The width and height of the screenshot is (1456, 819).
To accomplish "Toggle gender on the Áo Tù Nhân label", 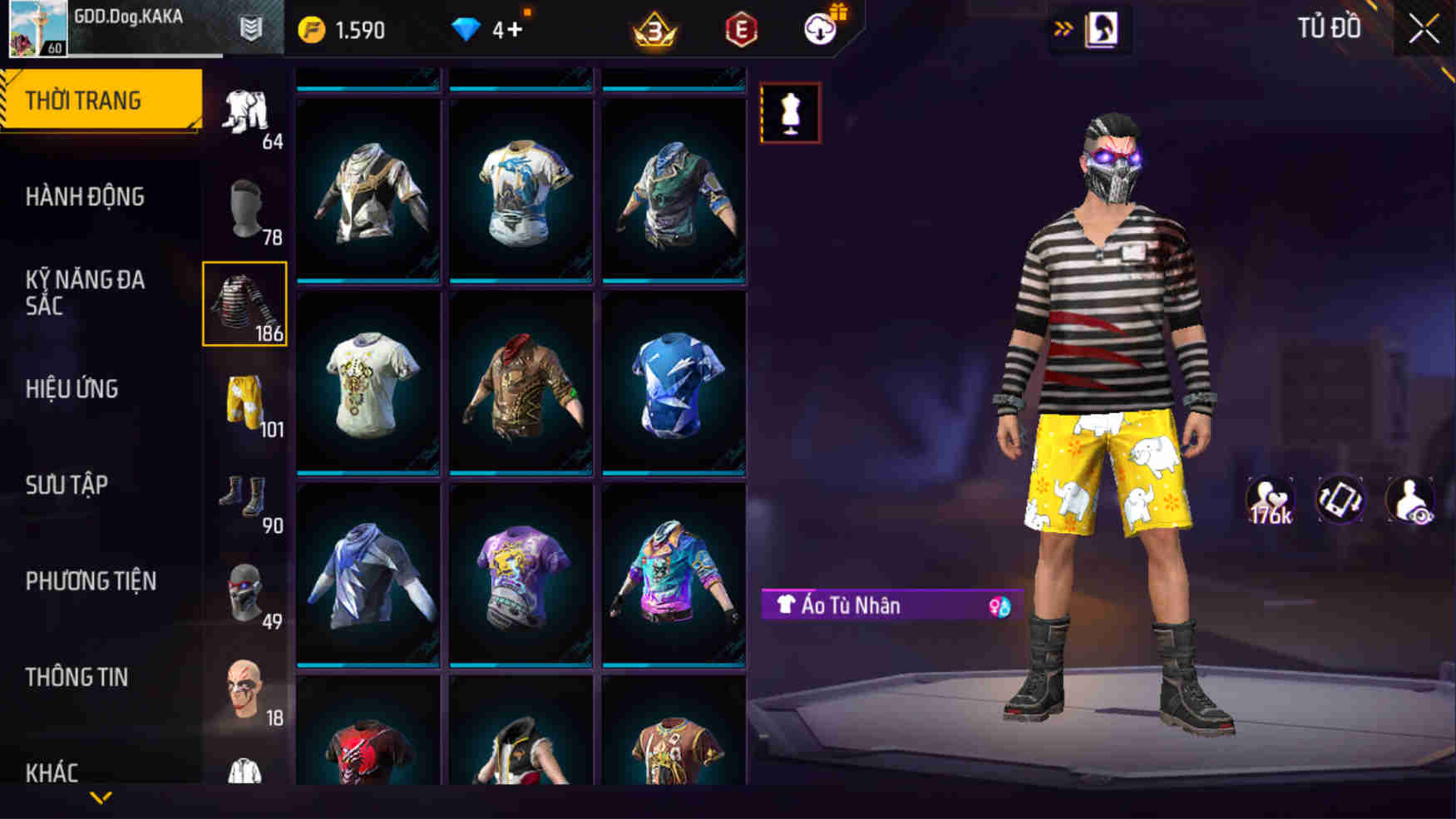I will [999, 605].
